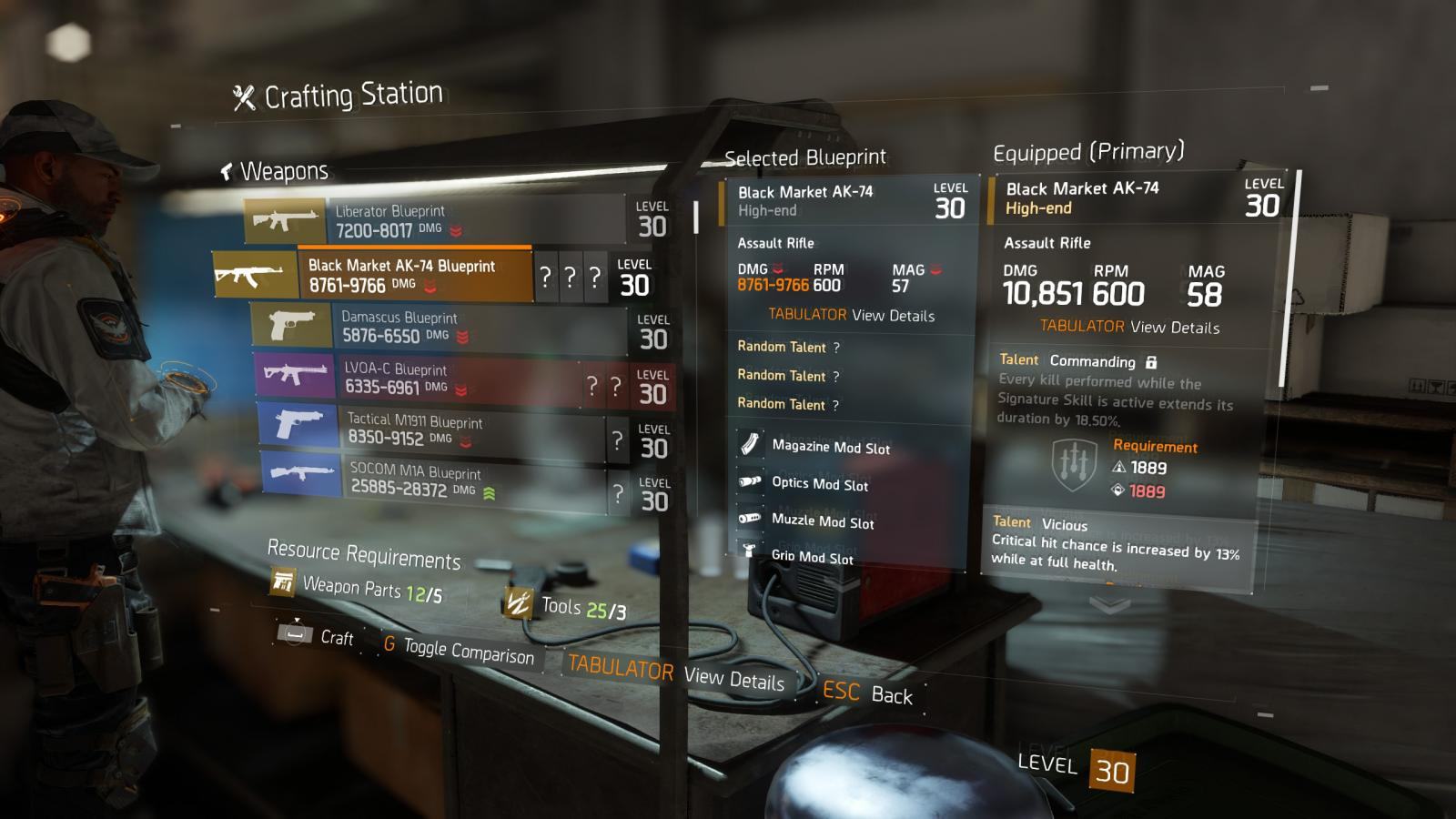Viewport: 1456px width, 819px height.
Task: View Details in the bottom action bar
Action: point(675,673)
